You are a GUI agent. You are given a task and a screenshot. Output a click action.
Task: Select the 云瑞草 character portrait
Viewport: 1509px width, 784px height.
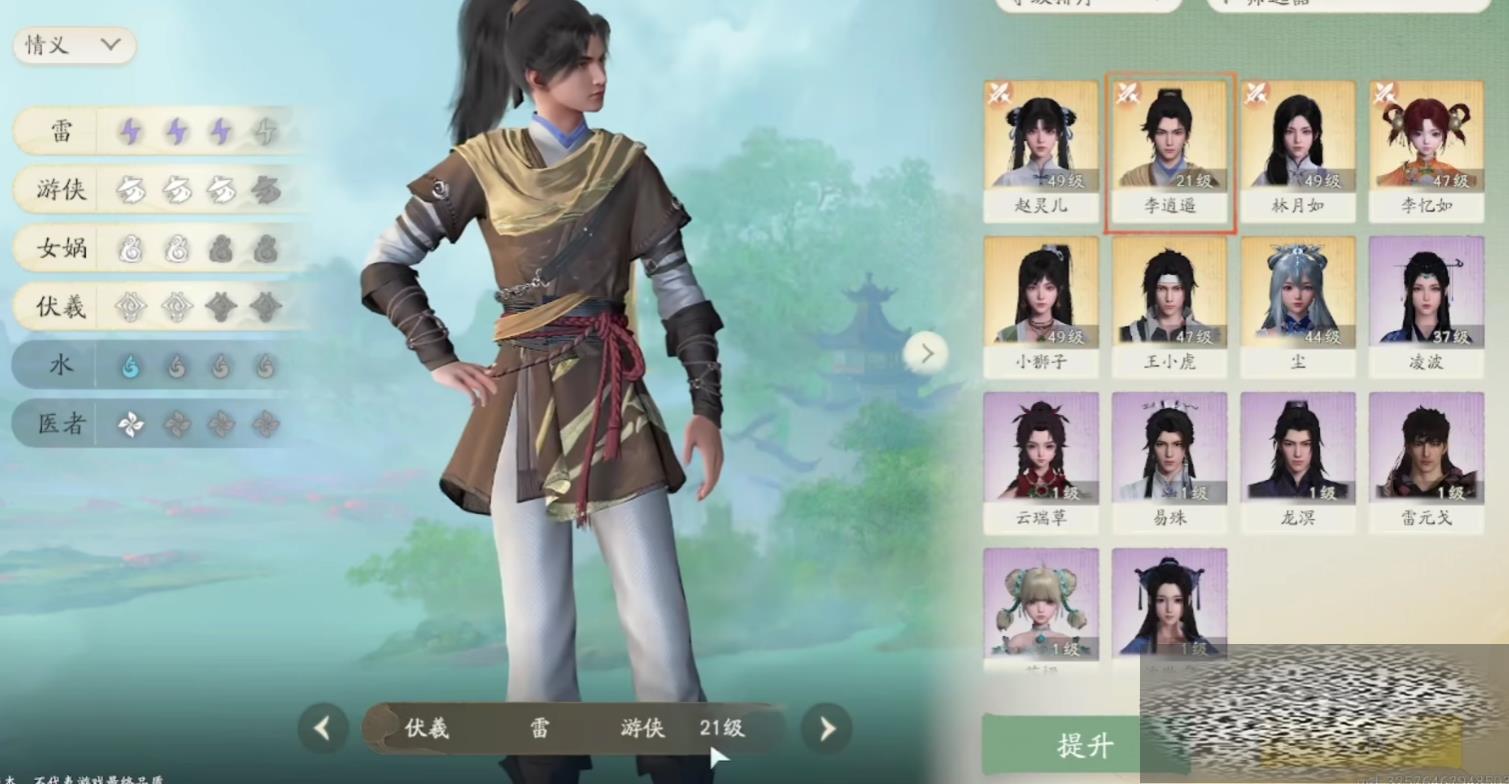click(1040, 461)
